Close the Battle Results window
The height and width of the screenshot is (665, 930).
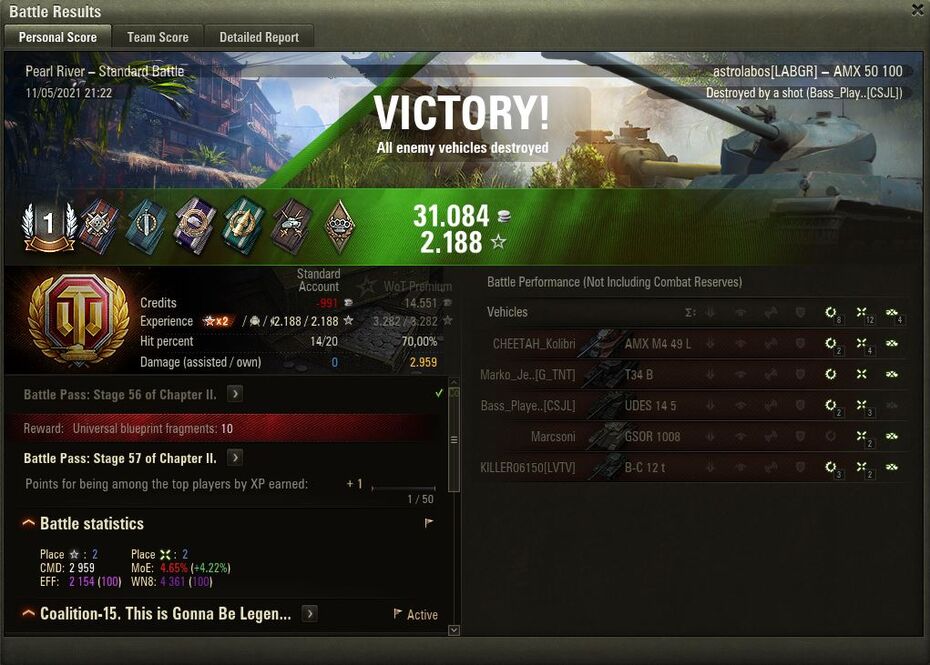pyautogui.click(x=917, y=10)
